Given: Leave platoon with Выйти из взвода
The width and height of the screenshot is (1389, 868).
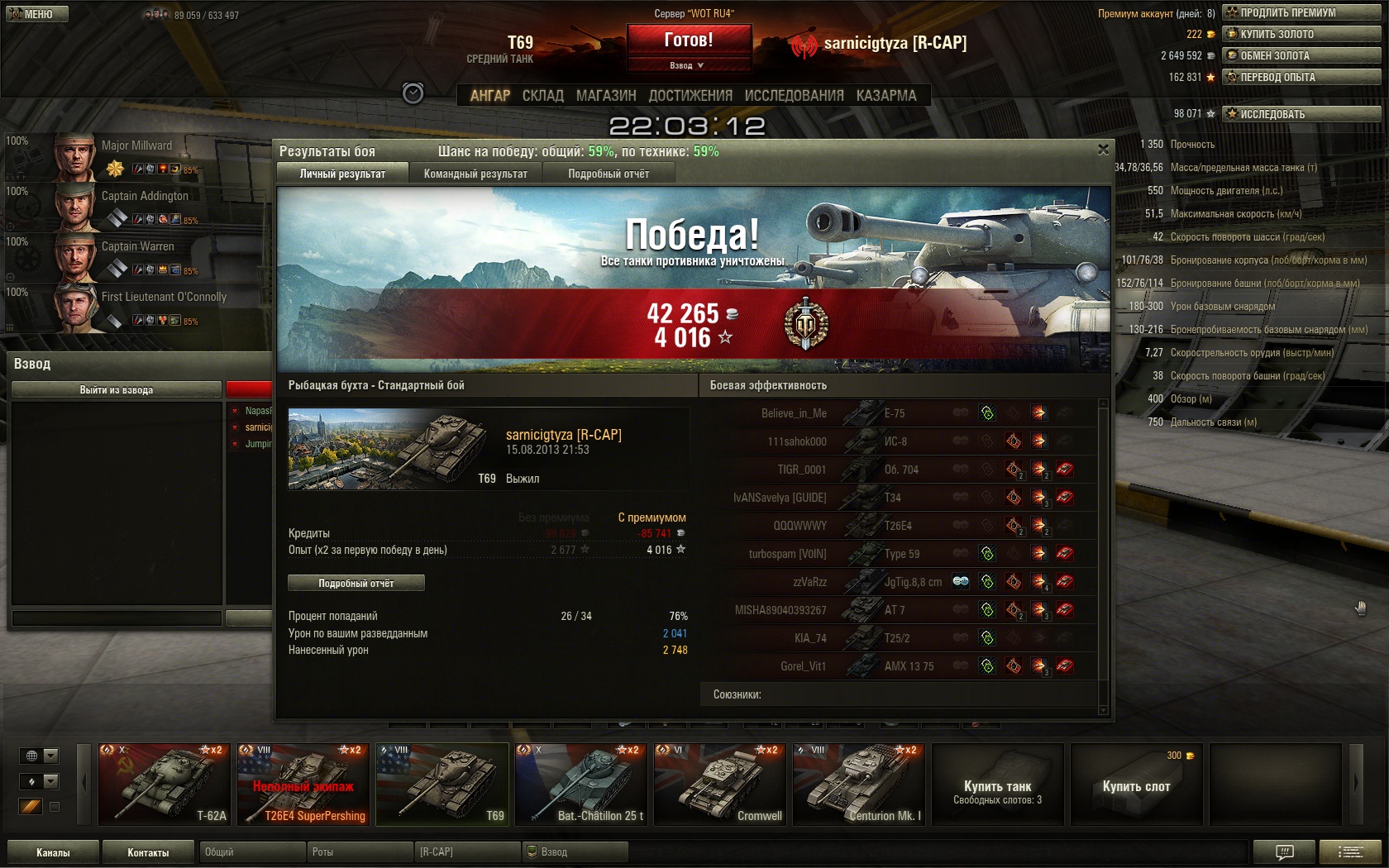Looking at the screenshot, I should click(x=116, y=389).
